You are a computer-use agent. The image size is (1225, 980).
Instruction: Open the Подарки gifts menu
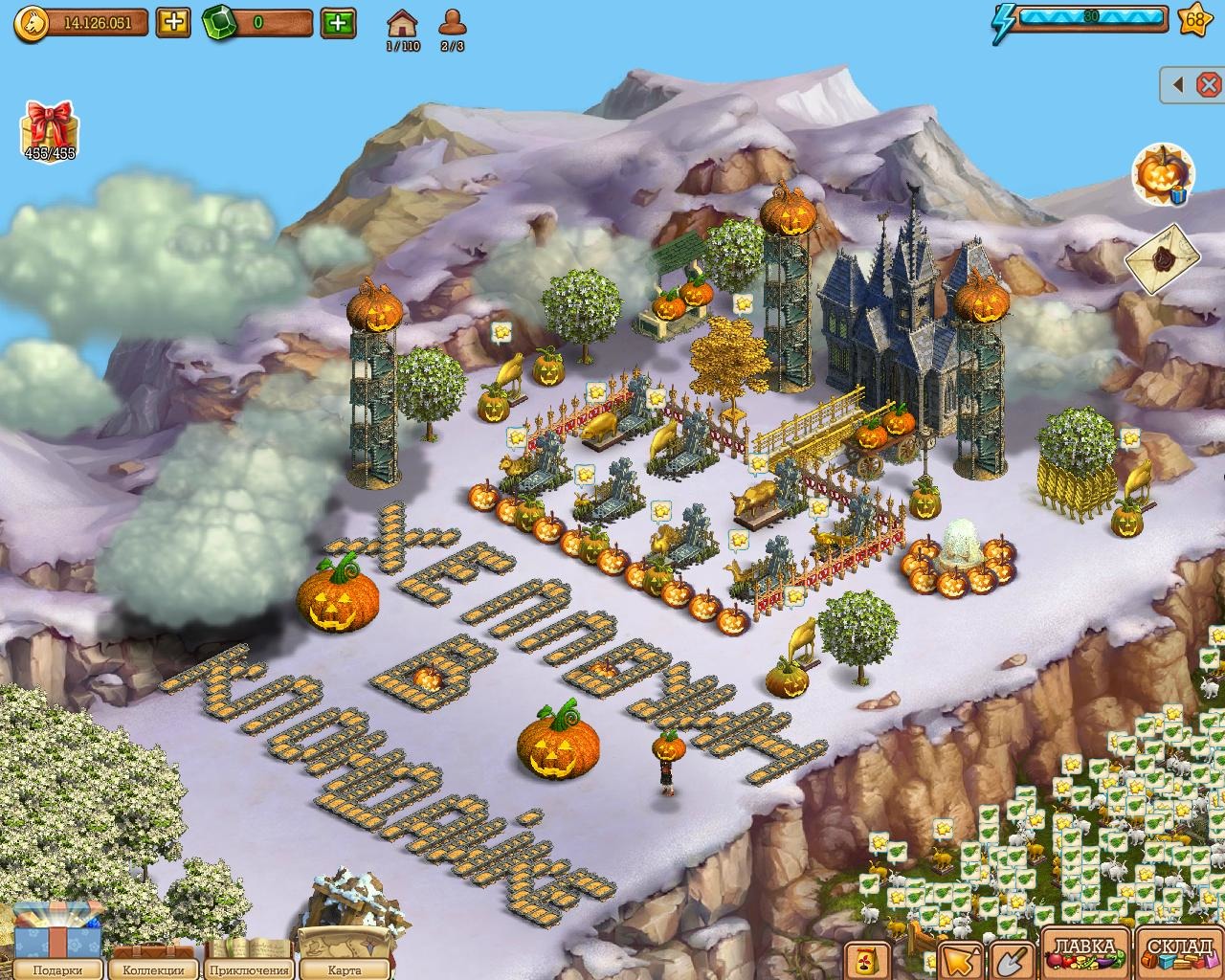pos(55,947)
